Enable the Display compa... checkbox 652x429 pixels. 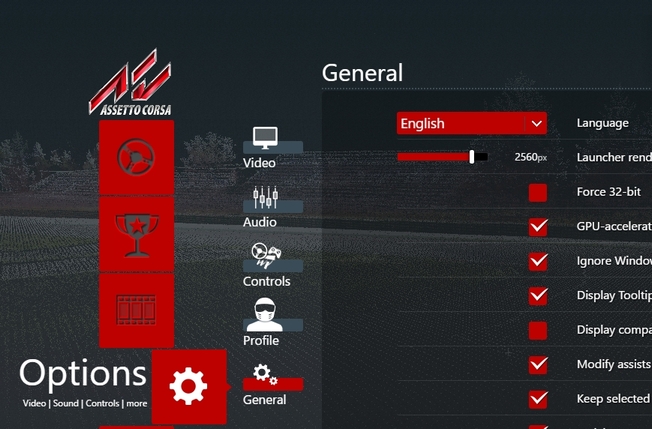(538, 330)
